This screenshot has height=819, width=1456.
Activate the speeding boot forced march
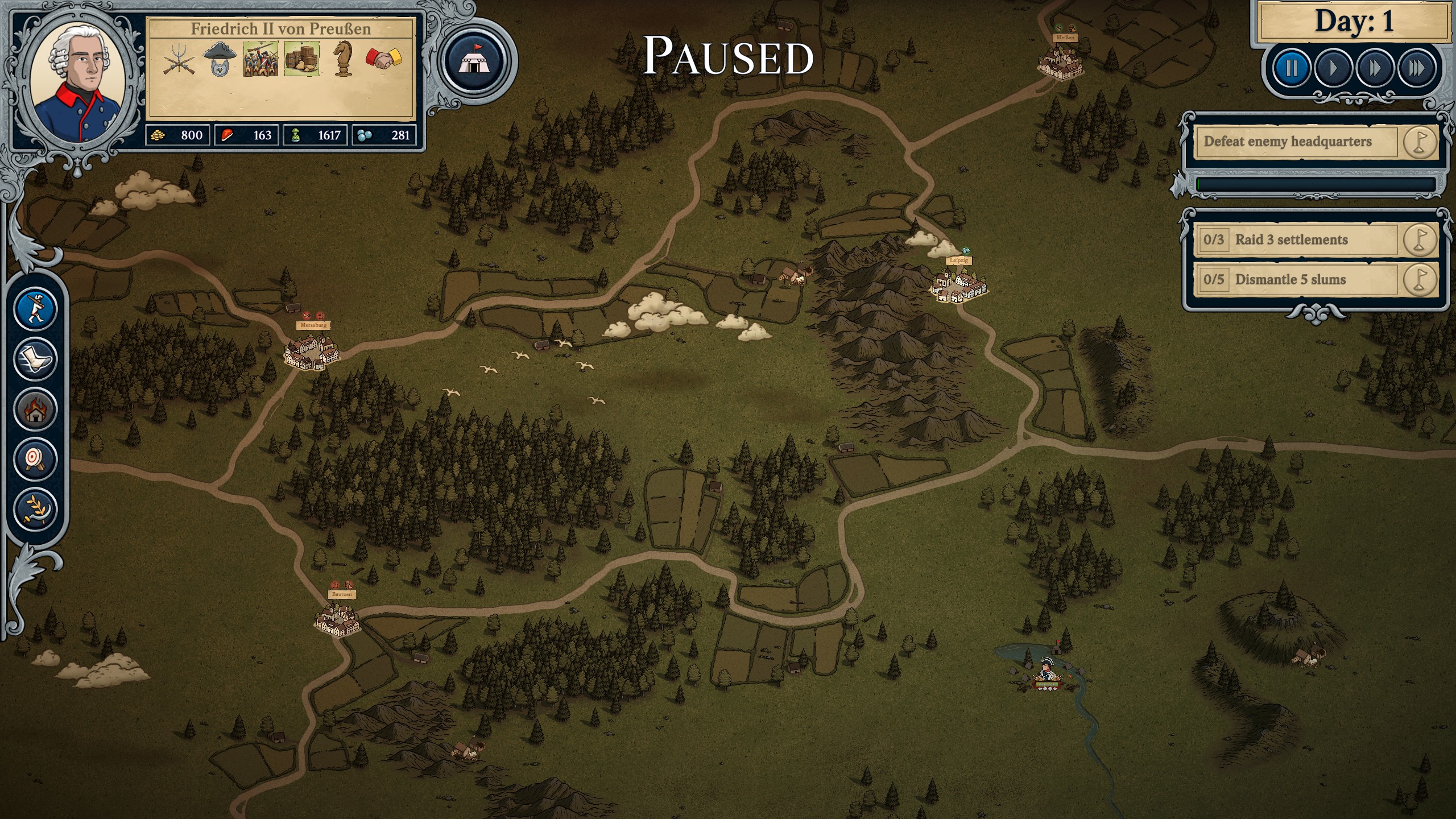[35, 359]
